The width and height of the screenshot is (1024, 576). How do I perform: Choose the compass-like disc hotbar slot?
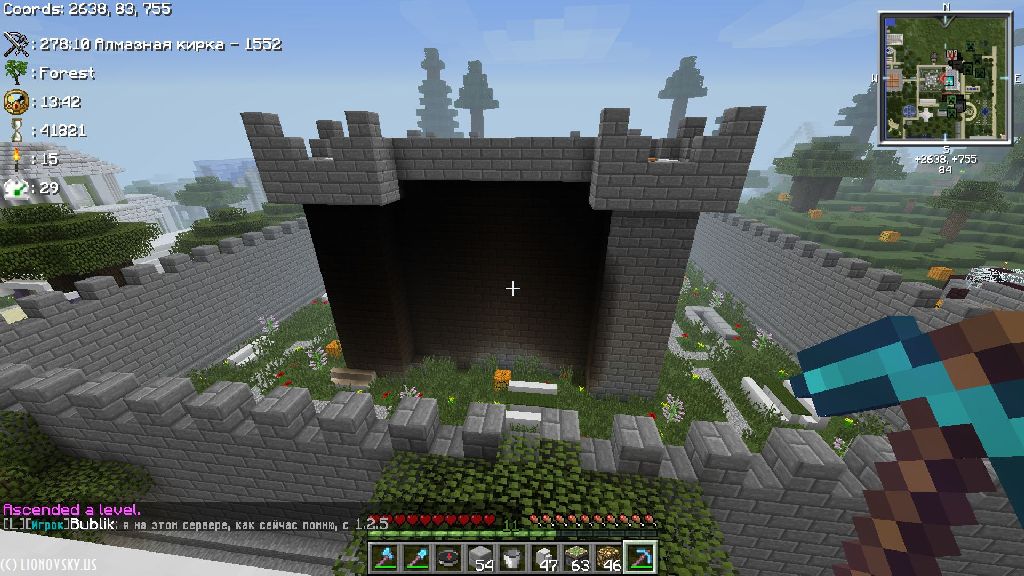click(x=448, y=556)
